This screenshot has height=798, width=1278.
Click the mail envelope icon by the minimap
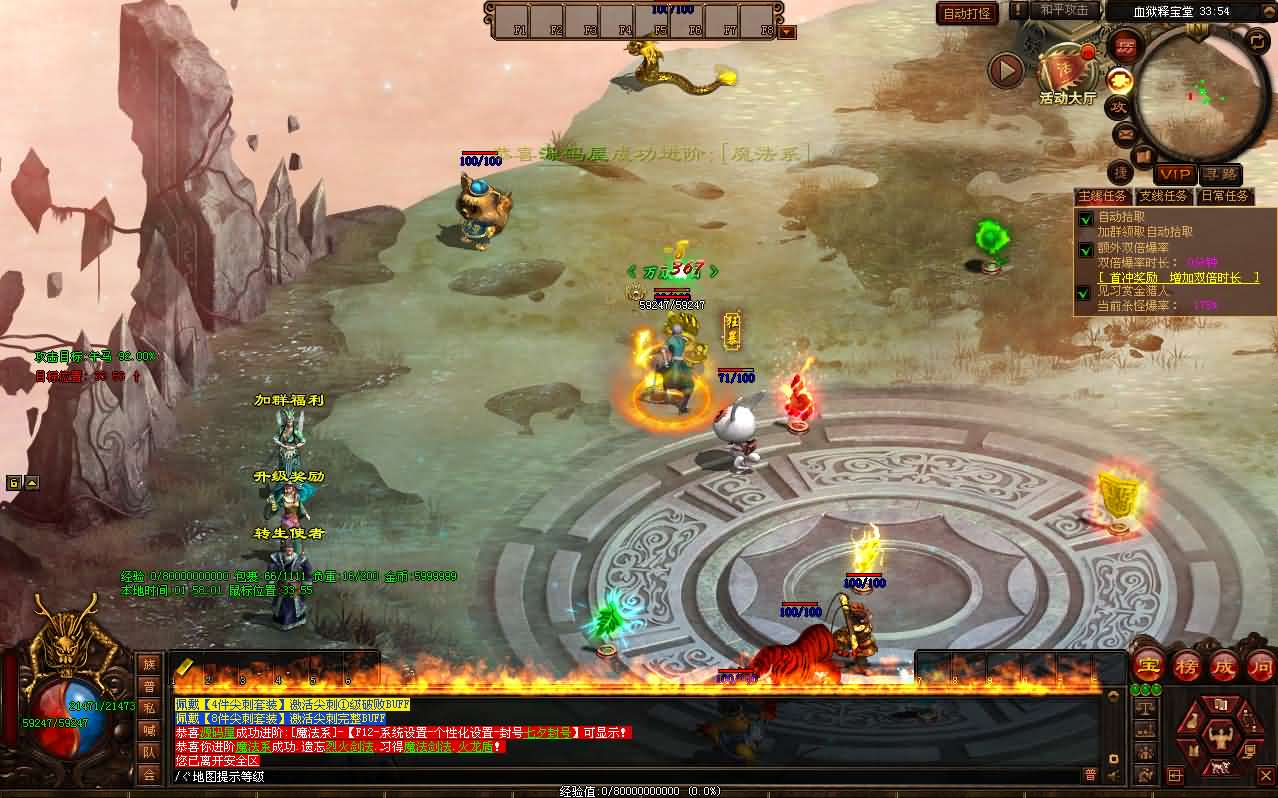pyautogui.click(x=1125, y=133)
